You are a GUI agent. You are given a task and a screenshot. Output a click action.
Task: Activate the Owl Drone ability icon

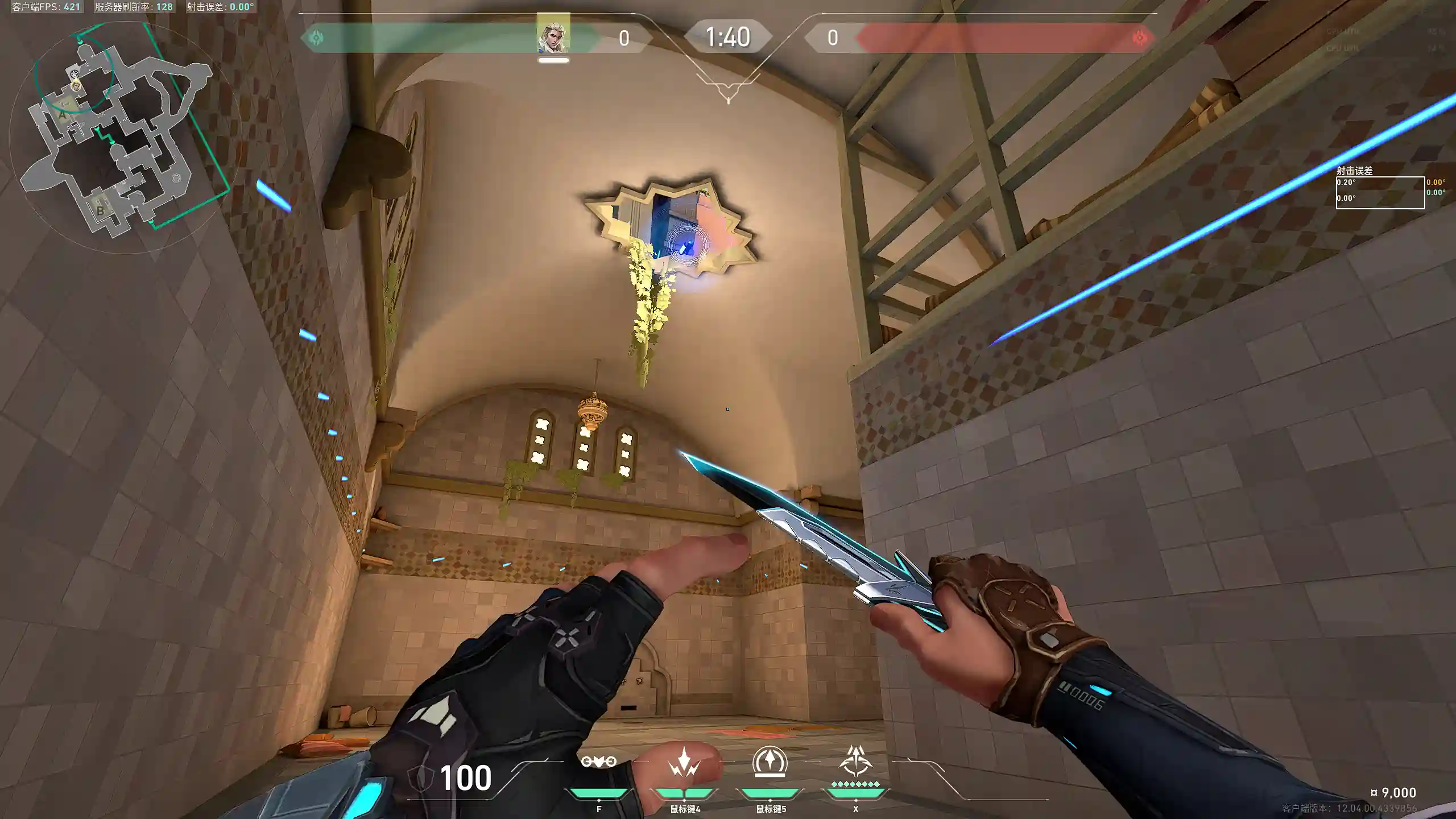coord(598,762)
